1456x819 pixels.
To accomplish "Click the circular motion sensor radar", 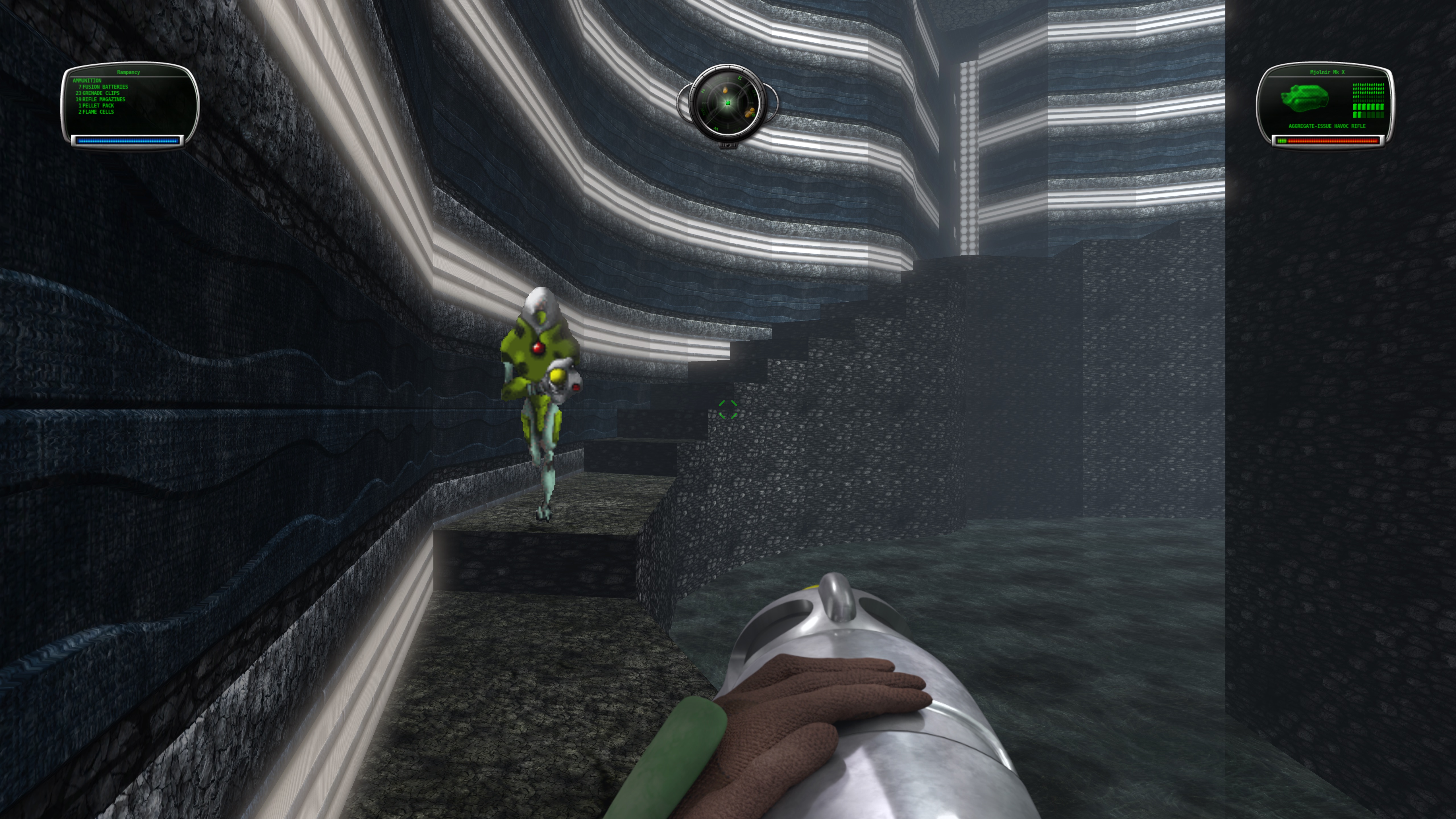I will click(x=727, y=103).
